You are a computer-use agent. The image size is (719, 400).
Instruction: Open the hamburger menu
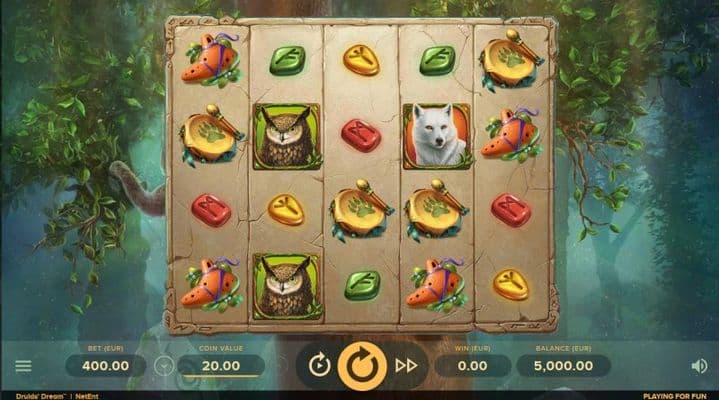pos(23,366)
